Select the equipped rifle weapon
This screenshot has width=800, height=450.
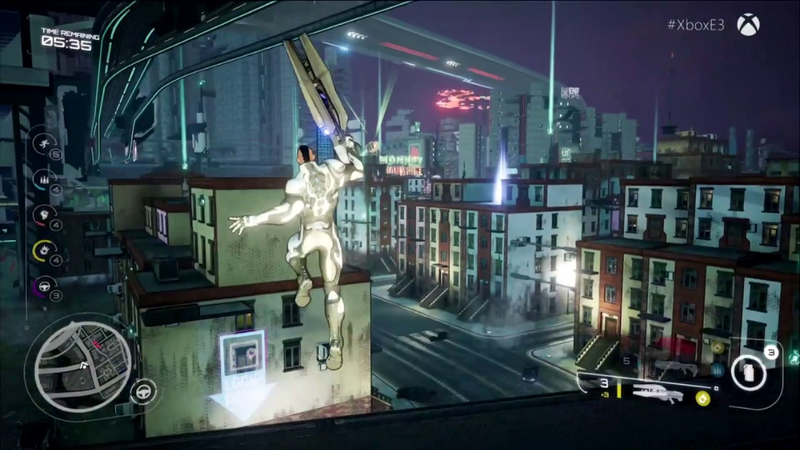pos(656,393)
